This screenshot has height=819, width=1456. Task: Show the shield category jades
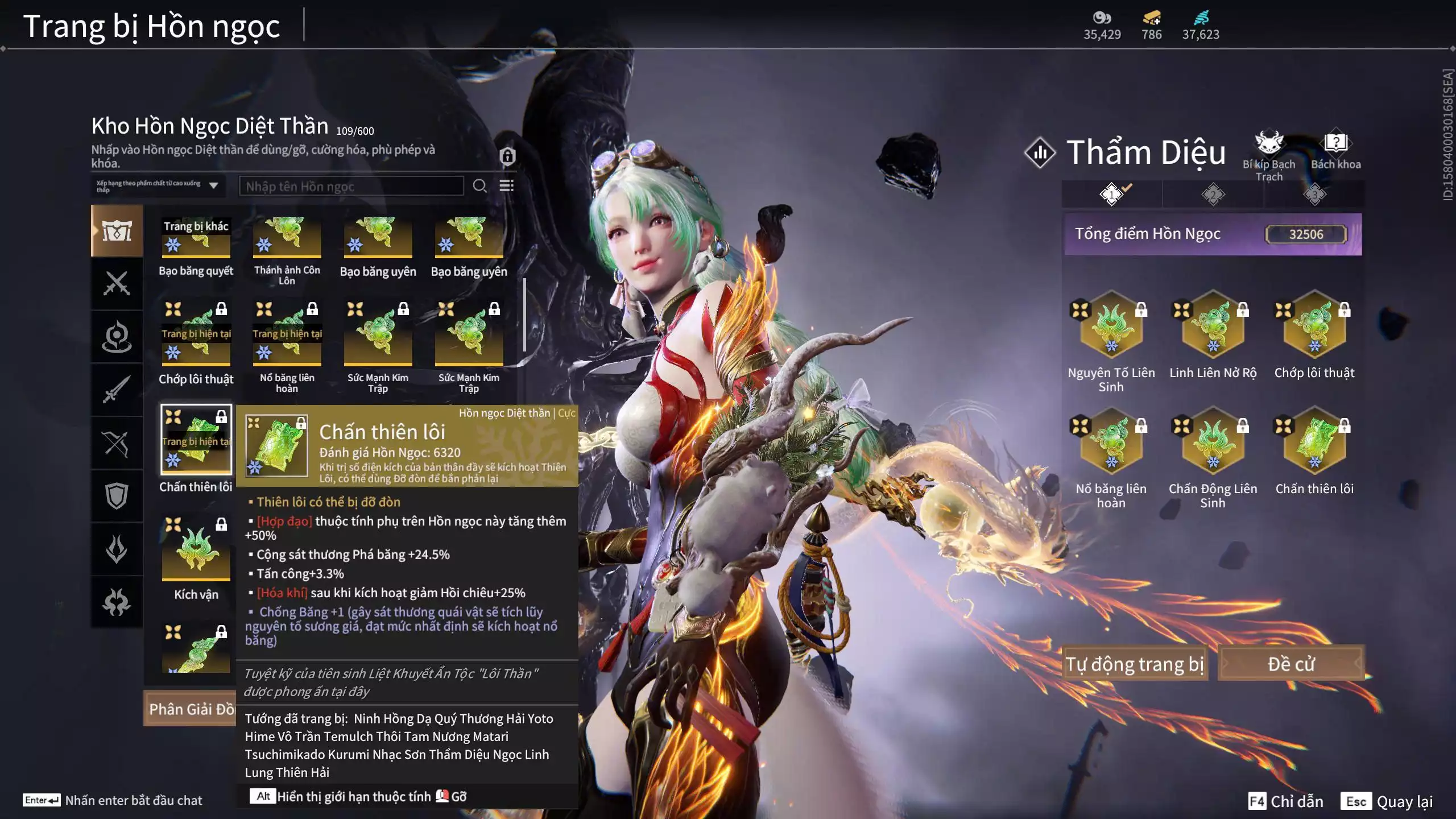coord(117,496)
